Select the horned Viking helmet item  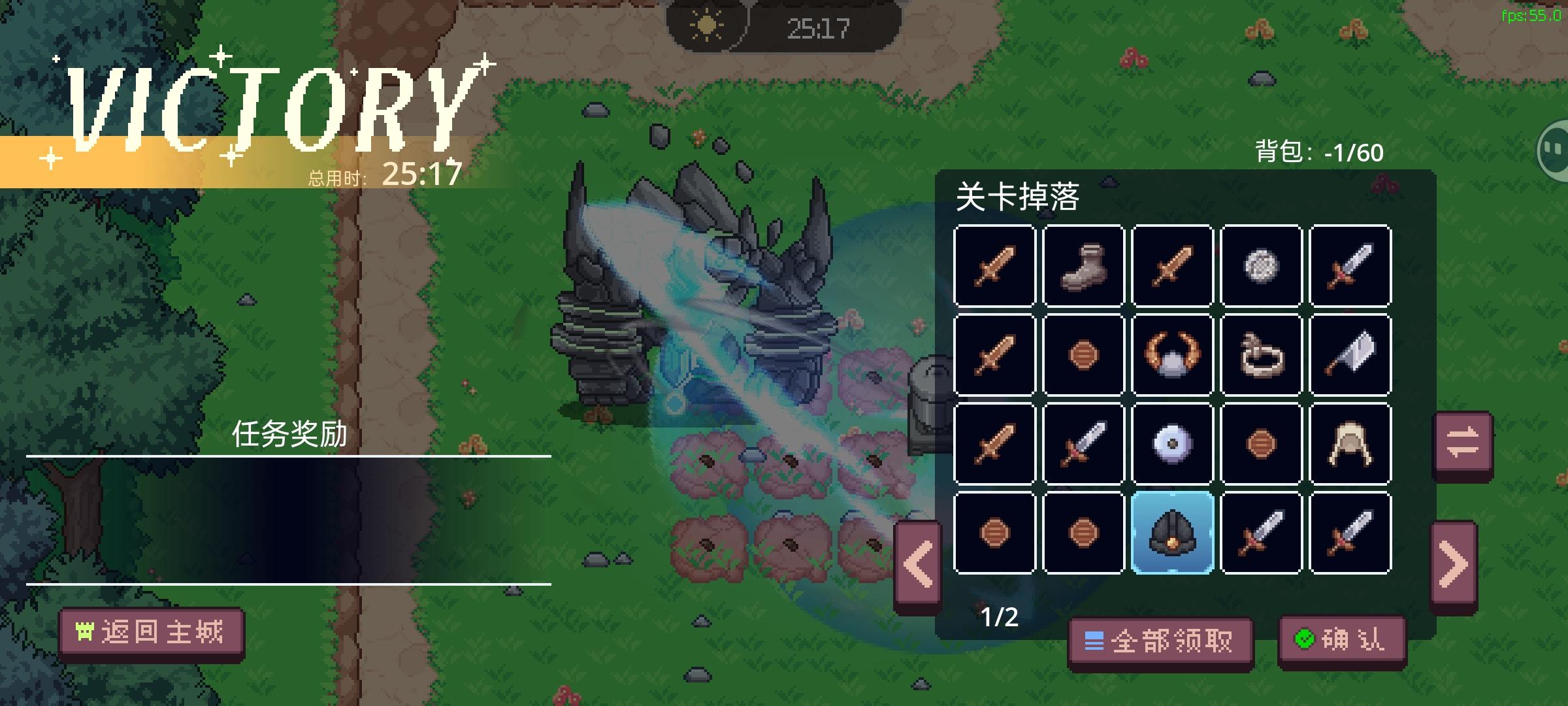1172,355
